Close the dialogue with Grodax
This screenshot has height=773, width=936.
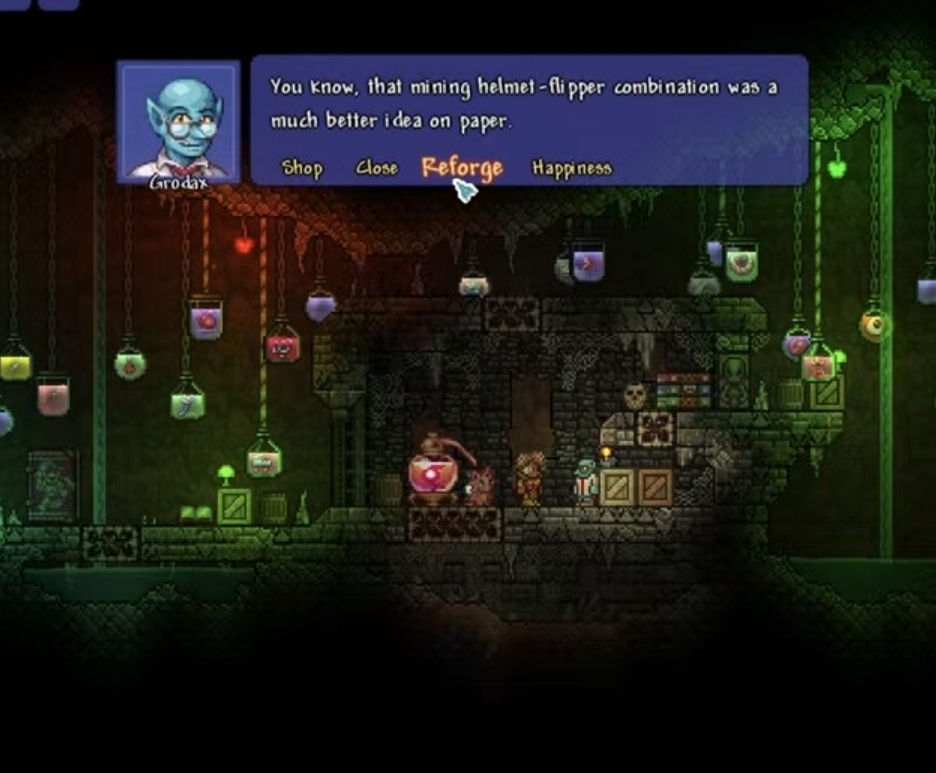pos(377,168)
